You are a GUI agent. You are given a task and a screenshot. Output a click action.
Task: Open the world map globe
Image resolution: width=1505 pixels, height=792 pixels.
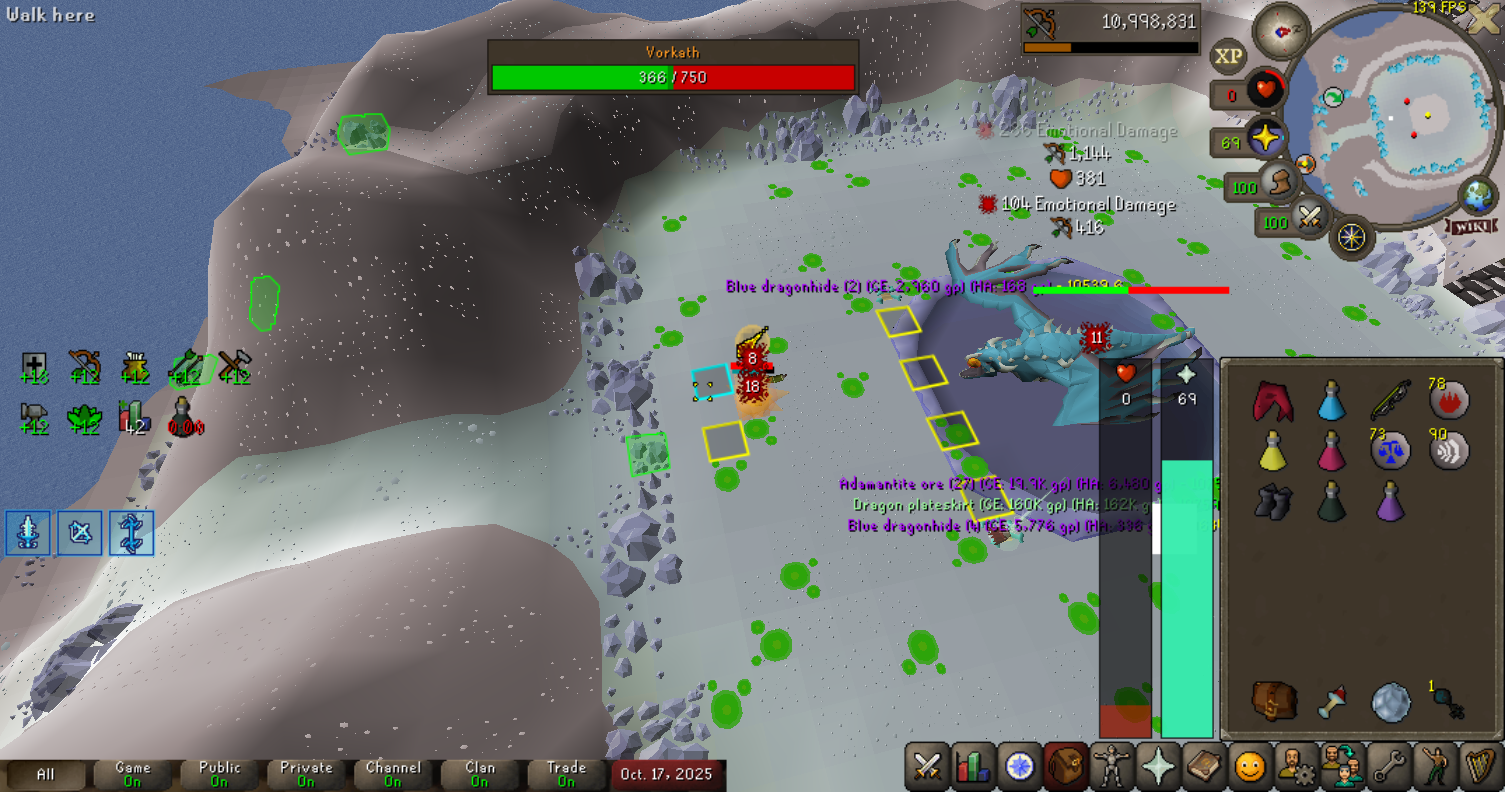[1477, 194]
